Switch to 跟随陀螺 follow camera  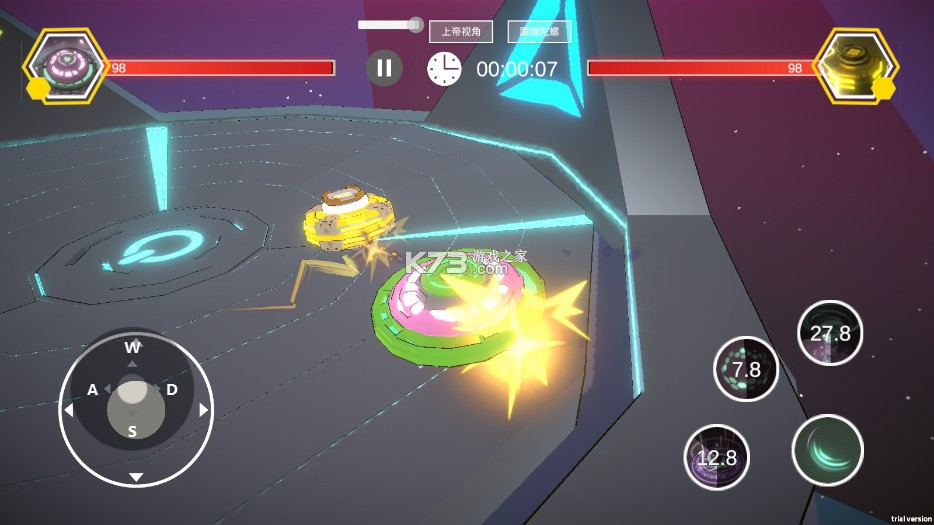pos(539,32)
